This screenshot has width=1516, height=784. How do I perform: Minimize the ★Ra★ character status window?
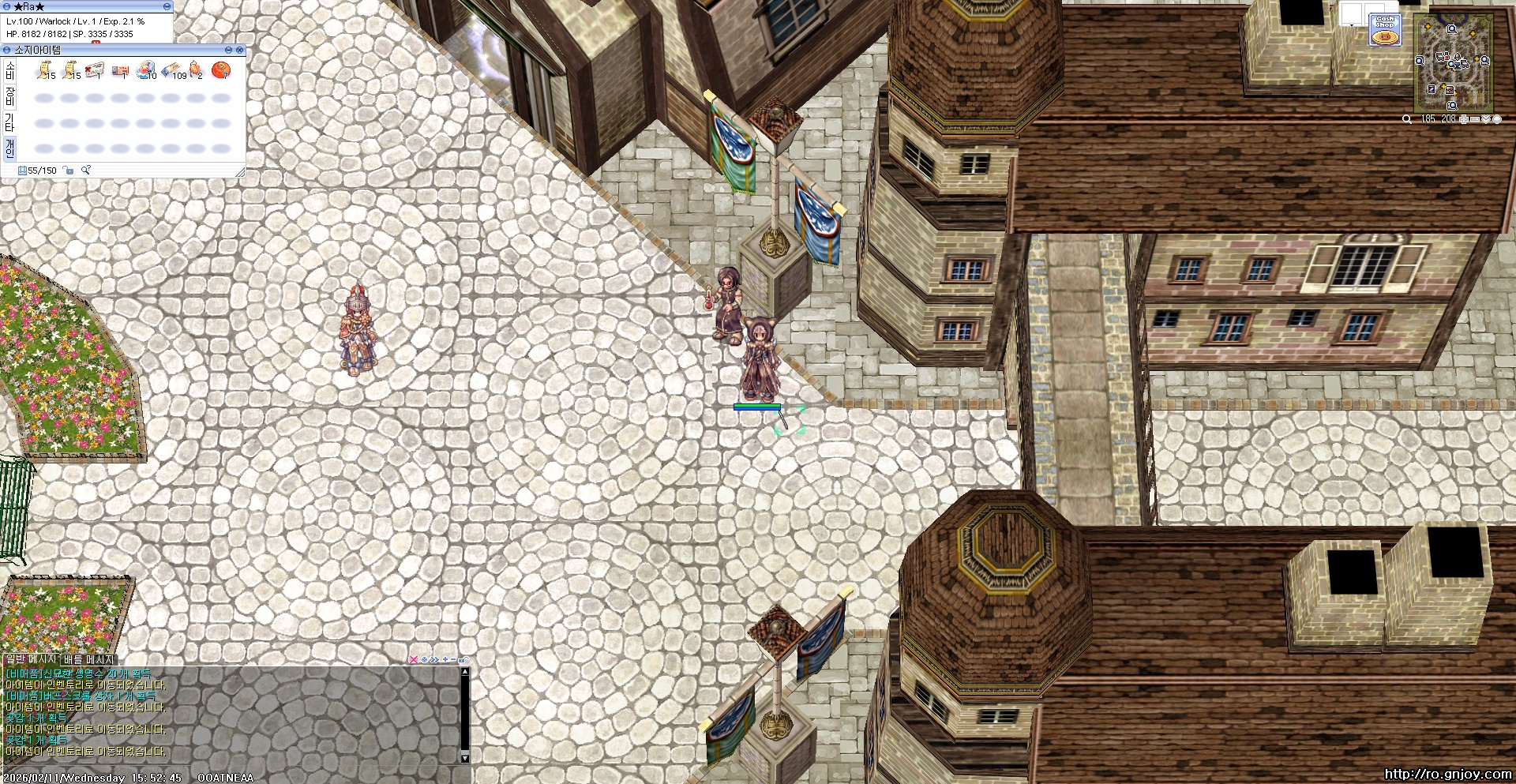coord(167,6)
